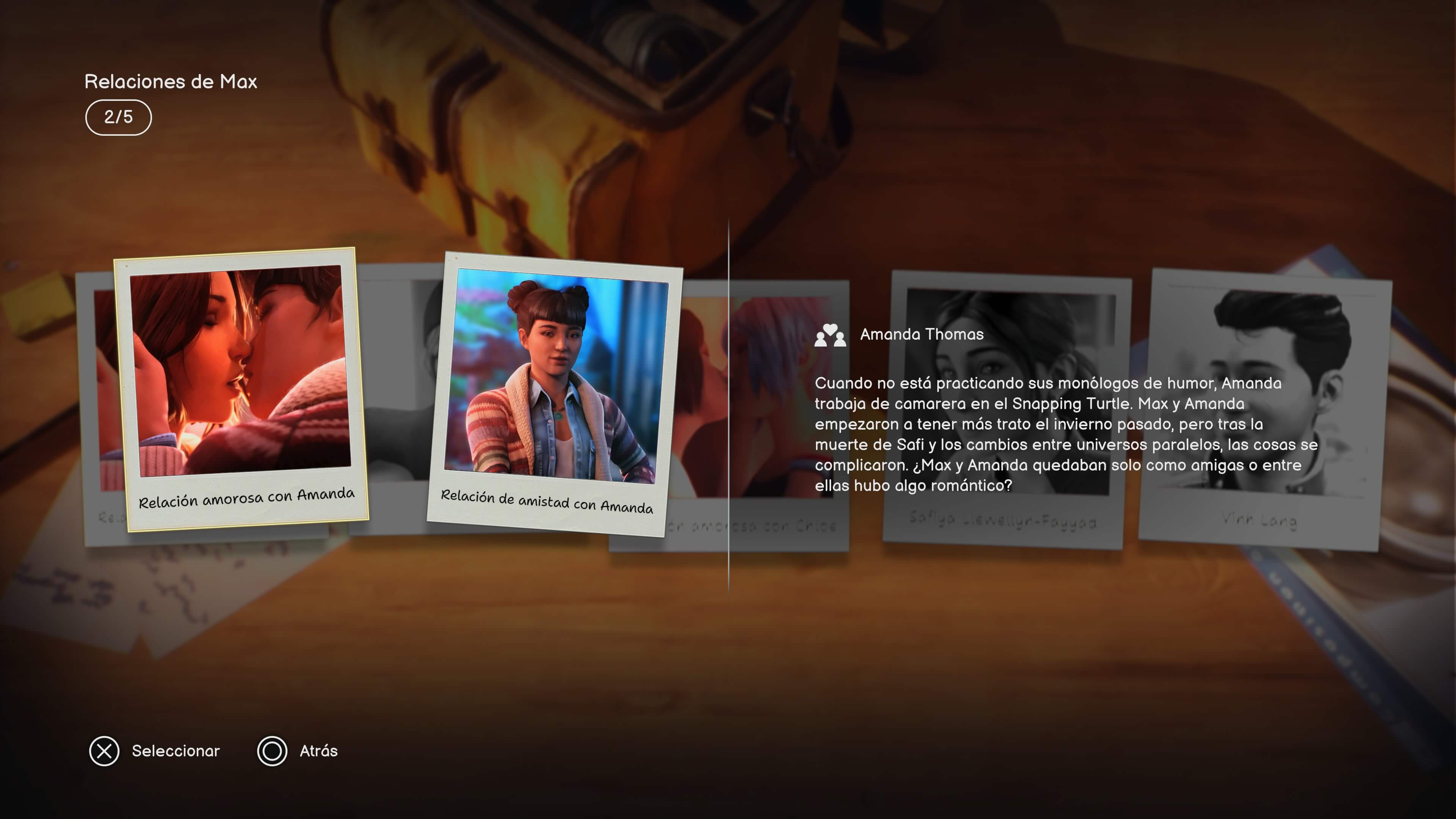The image size is (1456, 819).
Task: Click the circle button prompt icon
Action: (273, 751)
